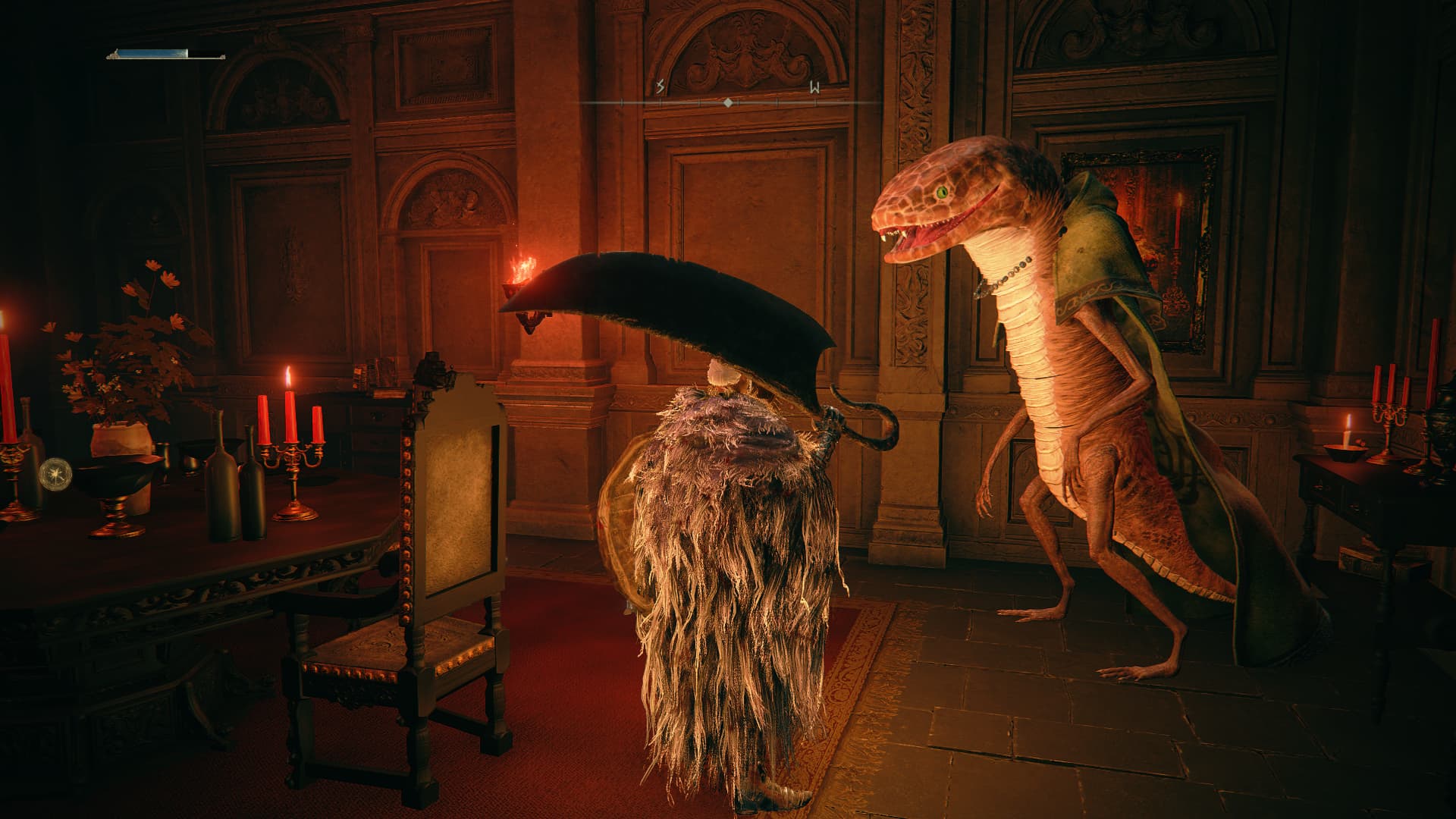Click the compass bar's diamond marker

pos(728,102)
